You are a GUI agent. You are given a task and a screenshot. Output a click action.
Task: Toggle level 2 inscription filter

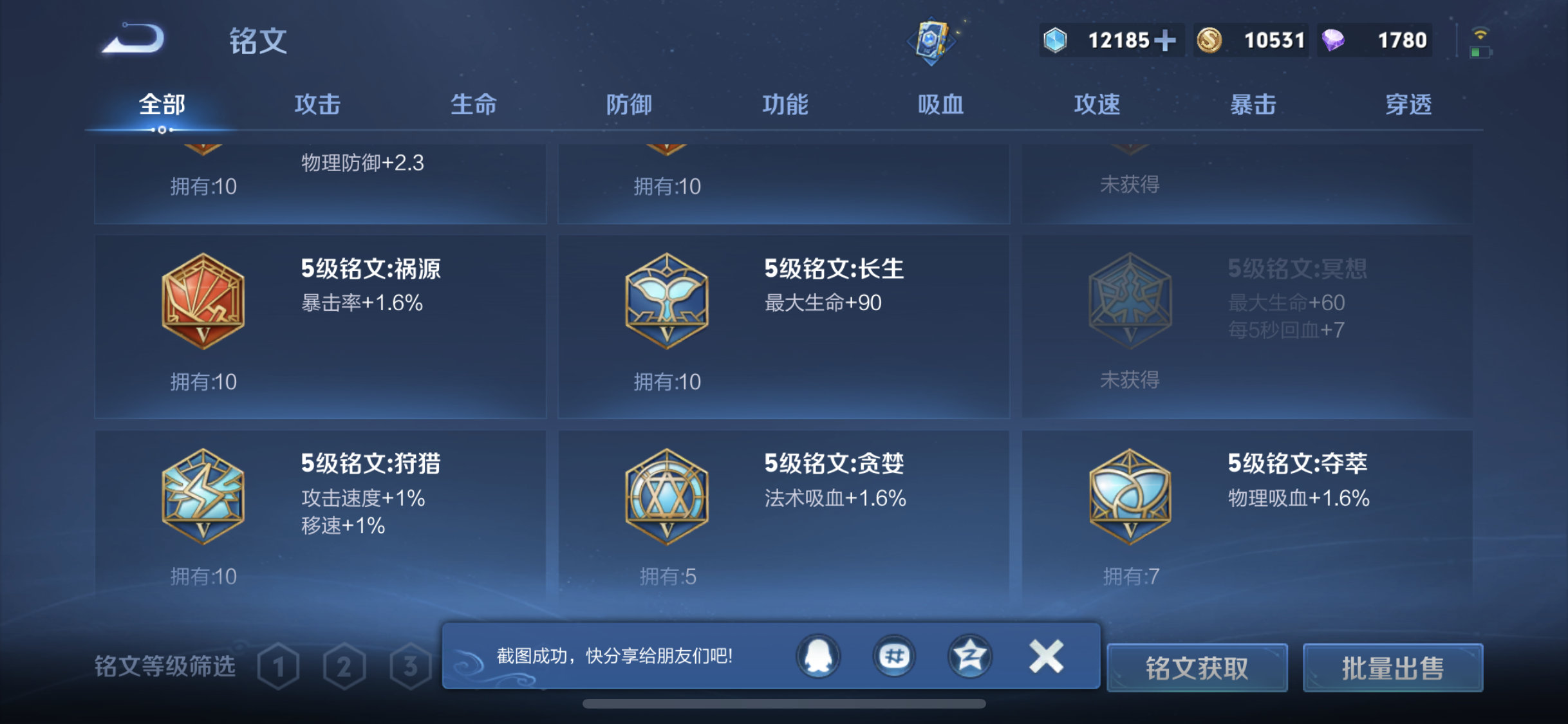(344, 667)
